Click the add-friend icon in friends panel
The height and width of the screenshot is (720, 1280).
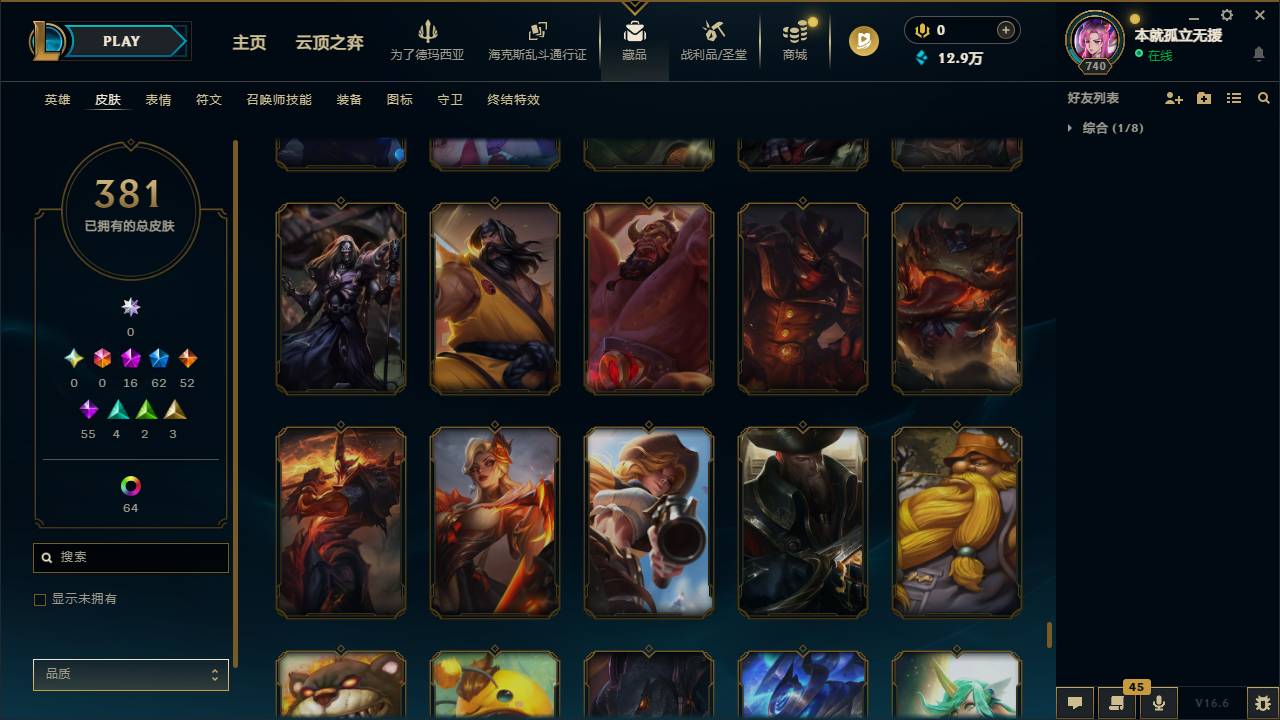pyautogui.click(x=1174, y=97)
